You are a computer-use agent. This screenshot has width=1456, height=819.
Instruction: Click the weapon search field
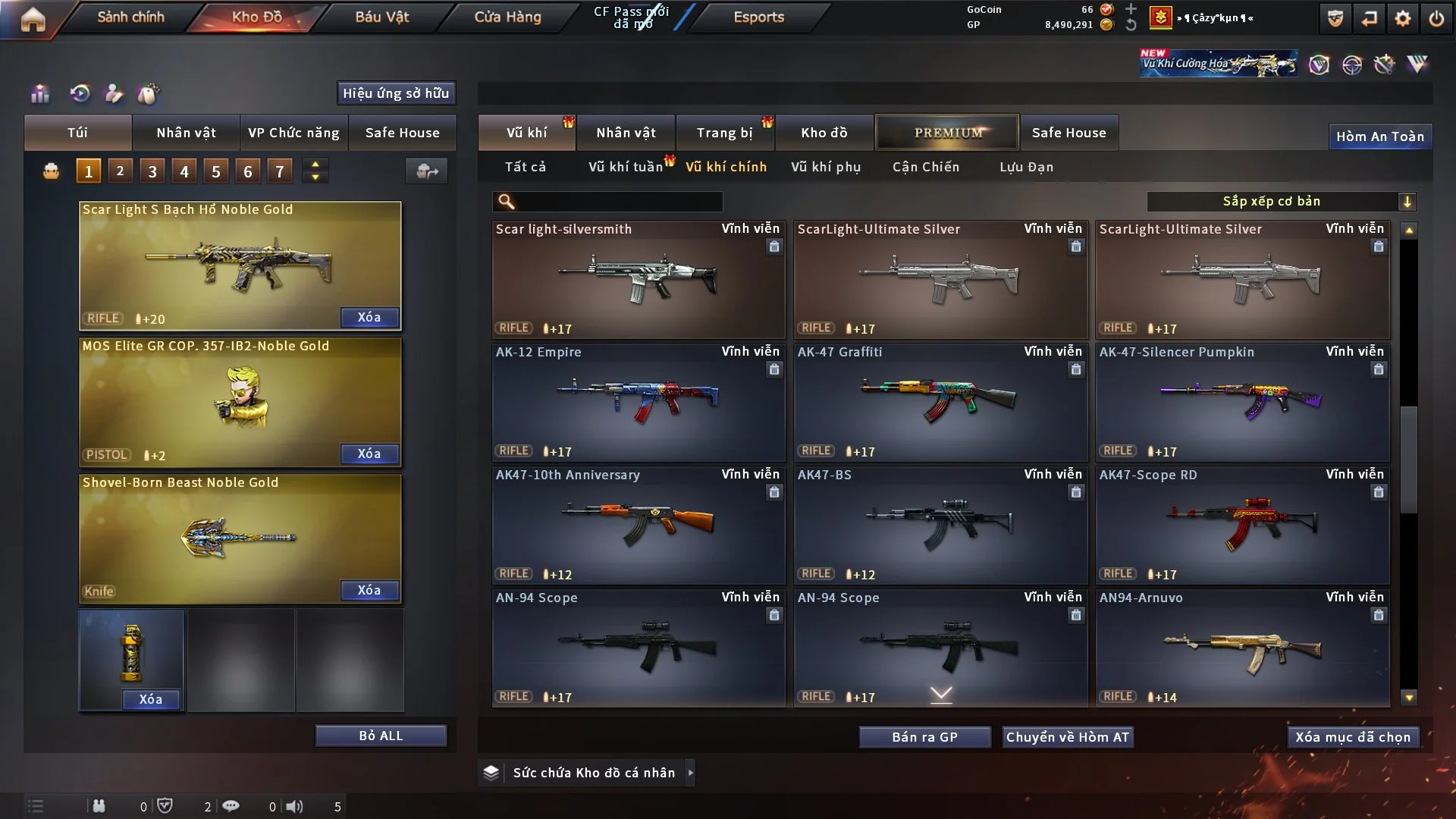(x=618, y=201)
